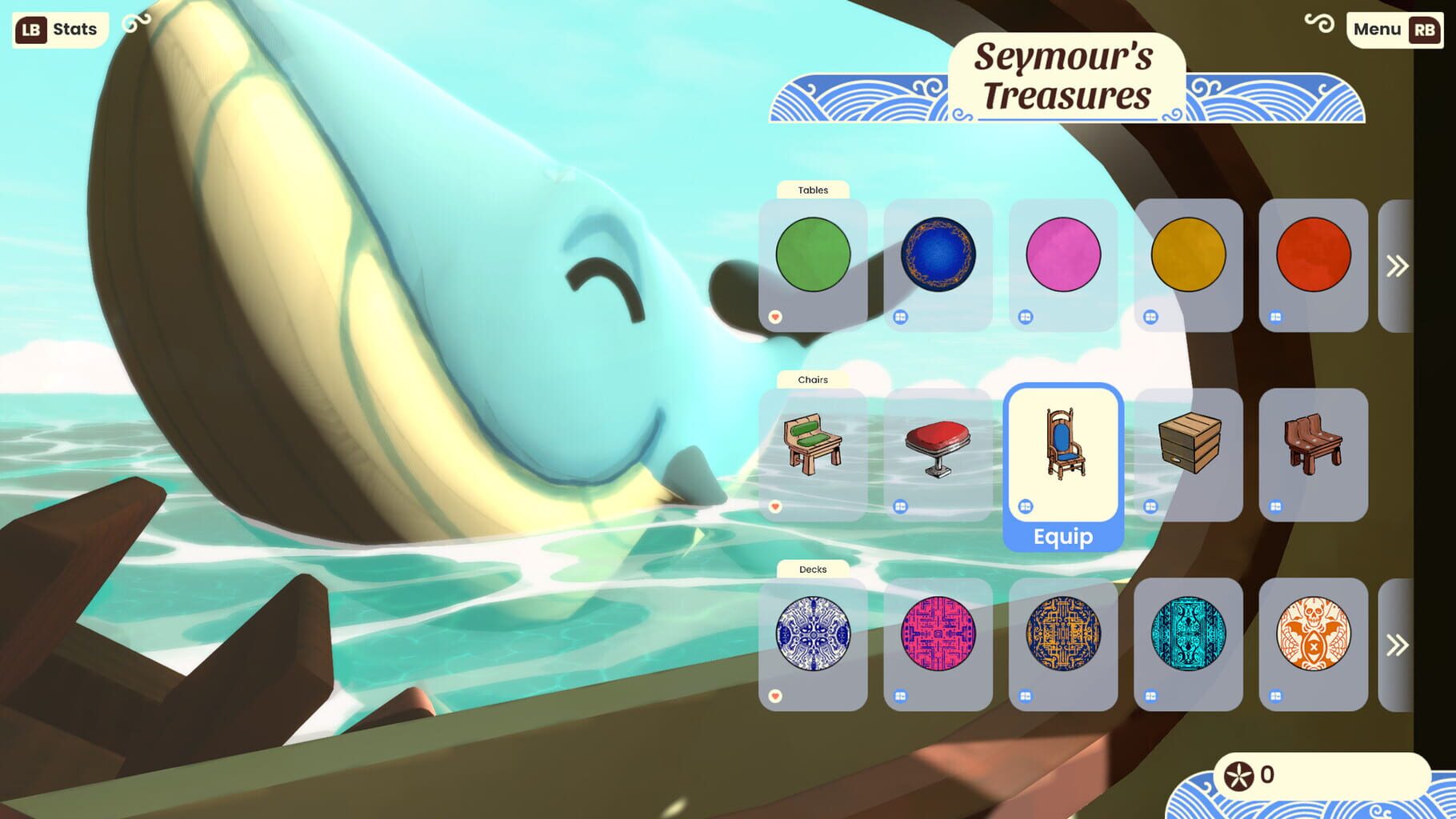This screenshot has width=1456, height=819.
Task: Toggle the heart favorite on green table
Action: pyautogui.click(x=775, y=318)
